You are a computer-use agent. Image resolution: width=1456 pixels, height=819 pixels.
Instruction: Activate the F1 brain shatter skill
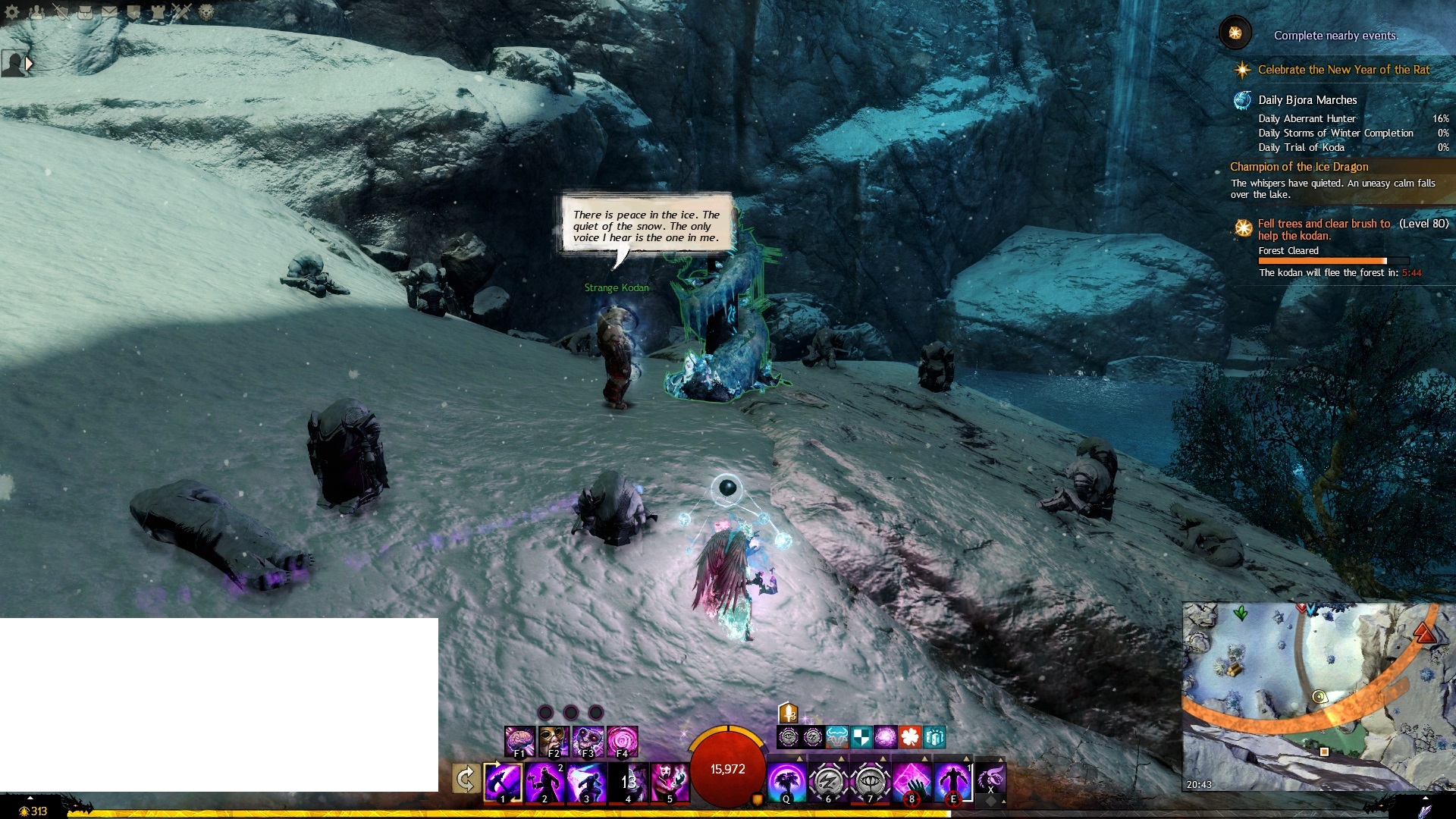[x=520, y=741]
